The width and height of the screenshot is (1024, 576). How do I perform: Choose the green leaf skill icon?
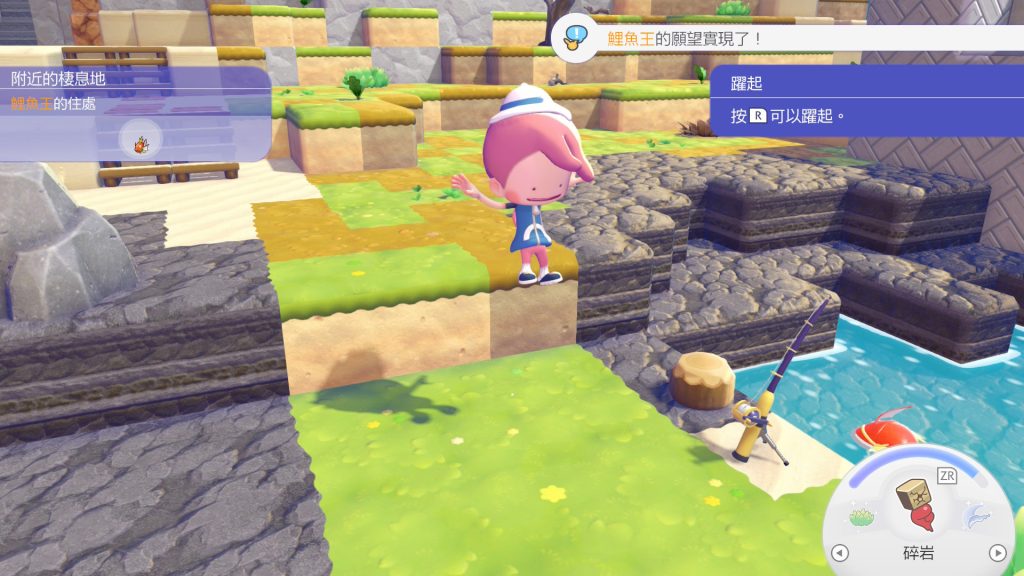tap(862, 516)
